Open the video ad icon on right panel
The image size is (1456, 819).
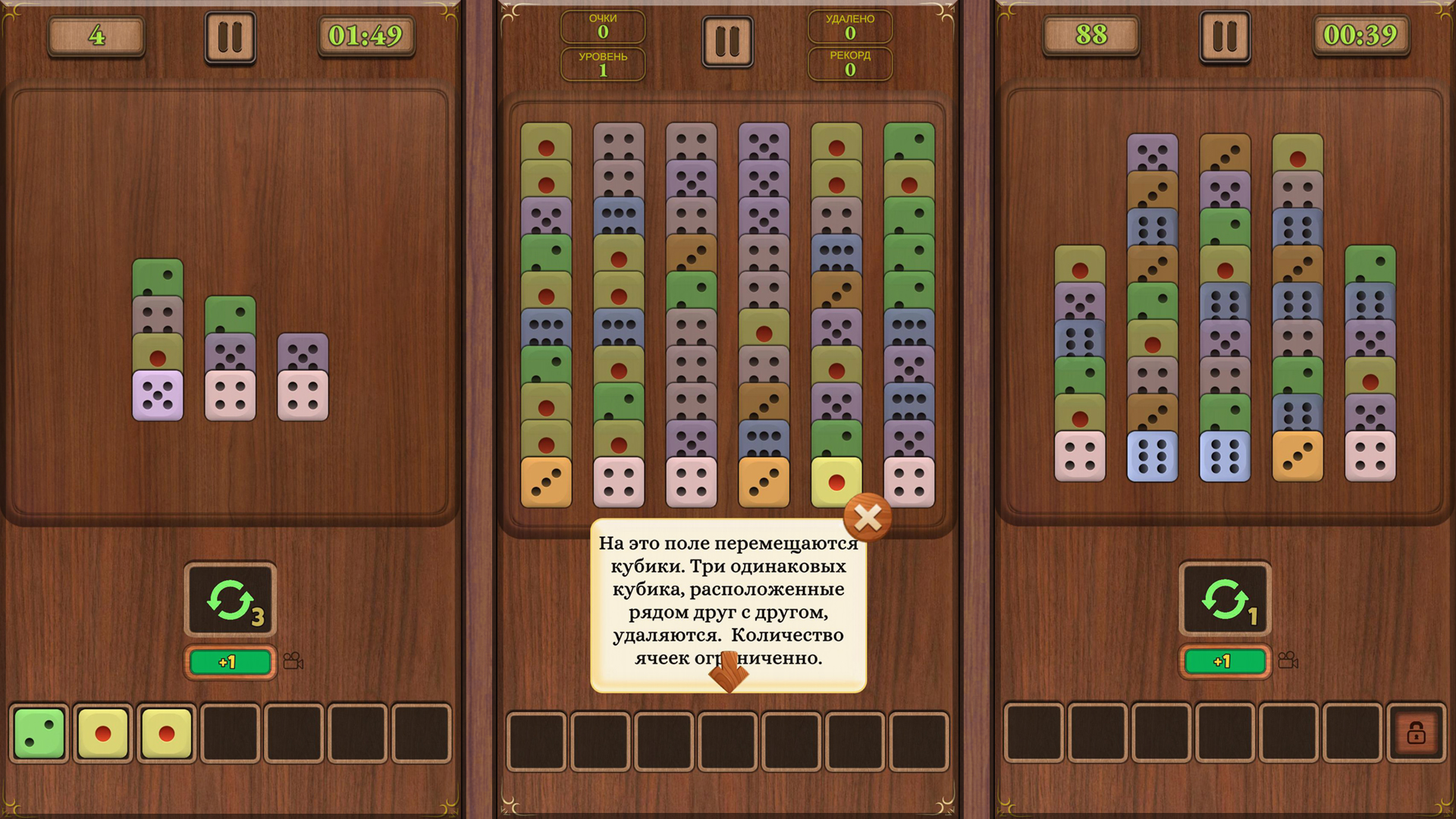click(x=1288, y=661)
